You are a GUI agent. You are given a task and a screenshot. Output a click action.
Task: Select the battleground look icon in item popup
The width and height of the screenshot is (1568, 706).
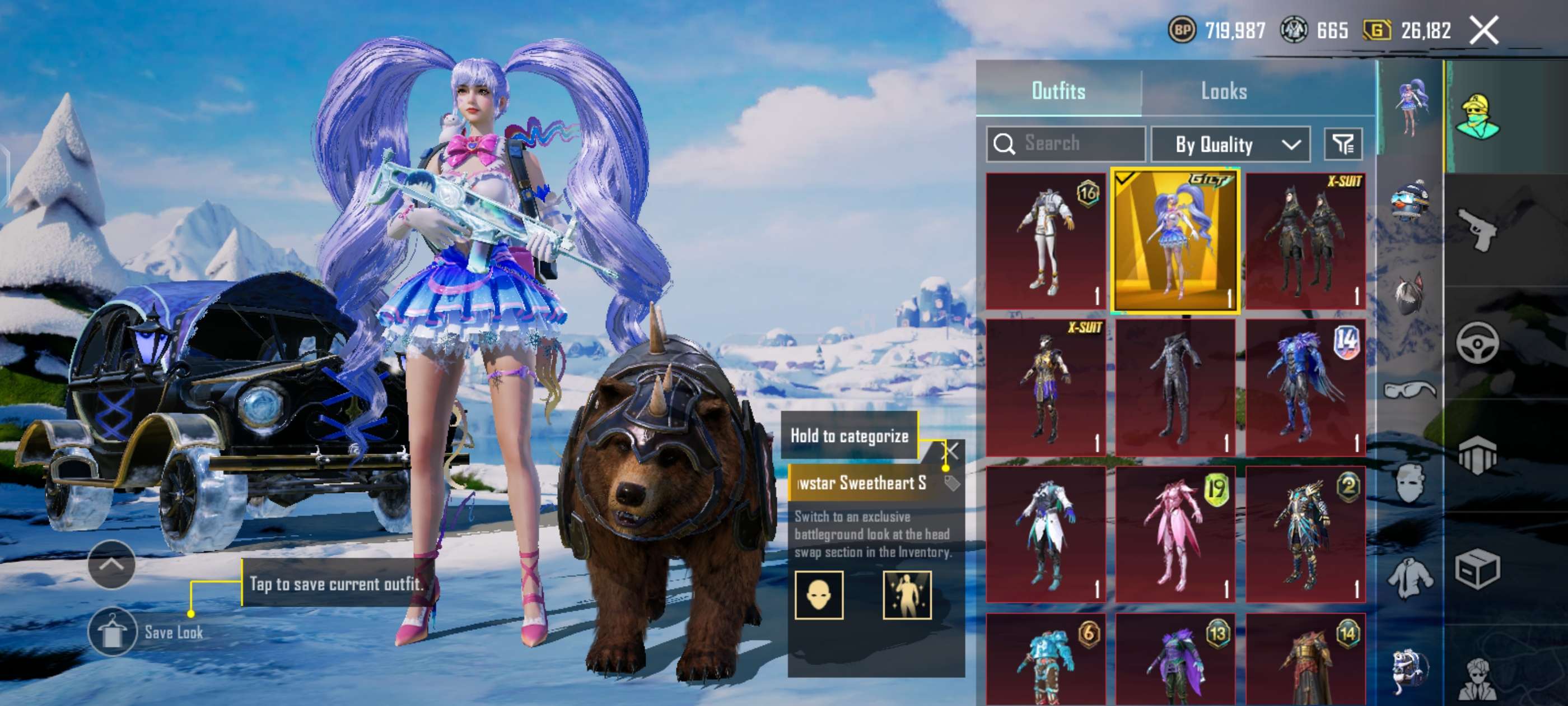coord(907,594)
